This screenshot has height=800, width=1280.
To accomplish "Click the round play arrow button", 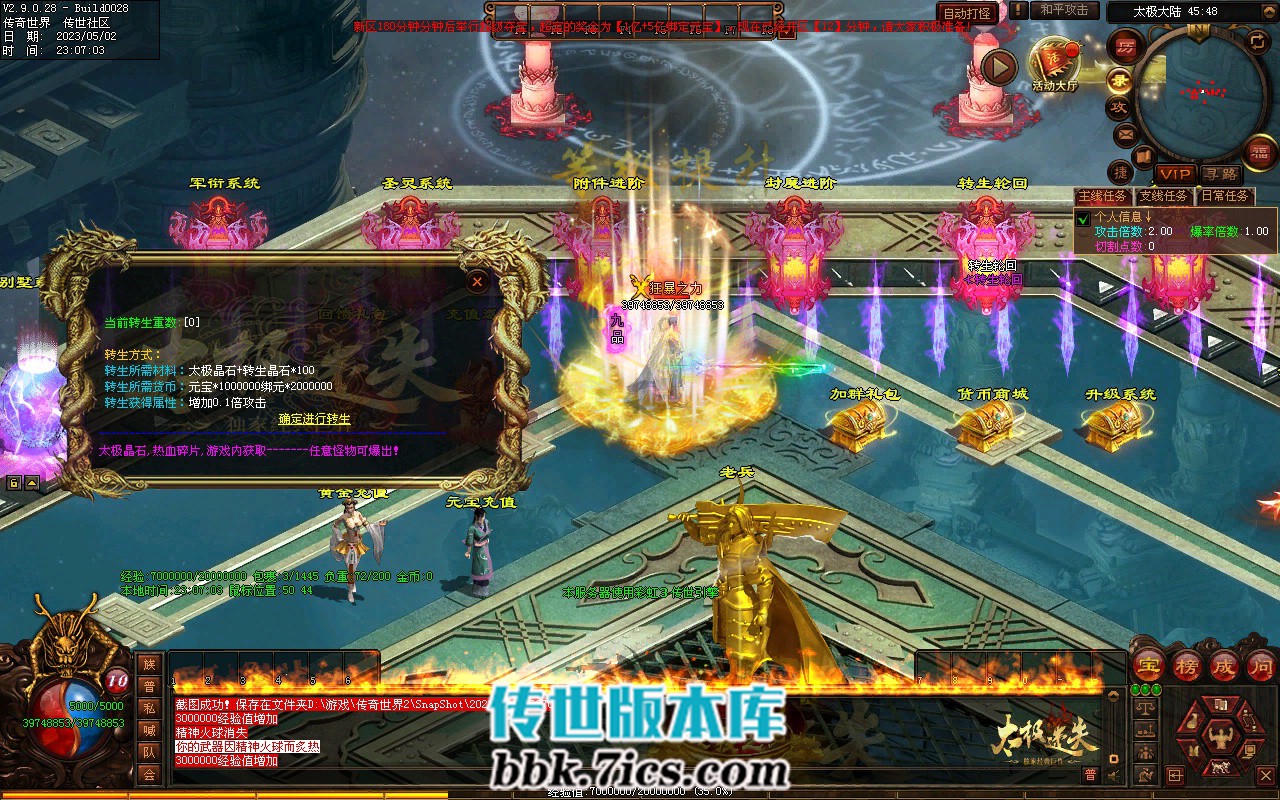I will point(998,67).
